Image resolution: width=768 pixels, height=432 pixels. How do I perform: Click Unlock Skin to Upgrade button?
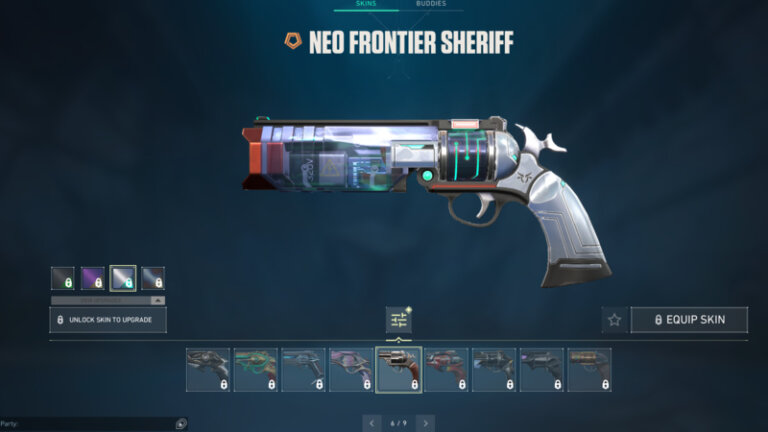[108, 320]
